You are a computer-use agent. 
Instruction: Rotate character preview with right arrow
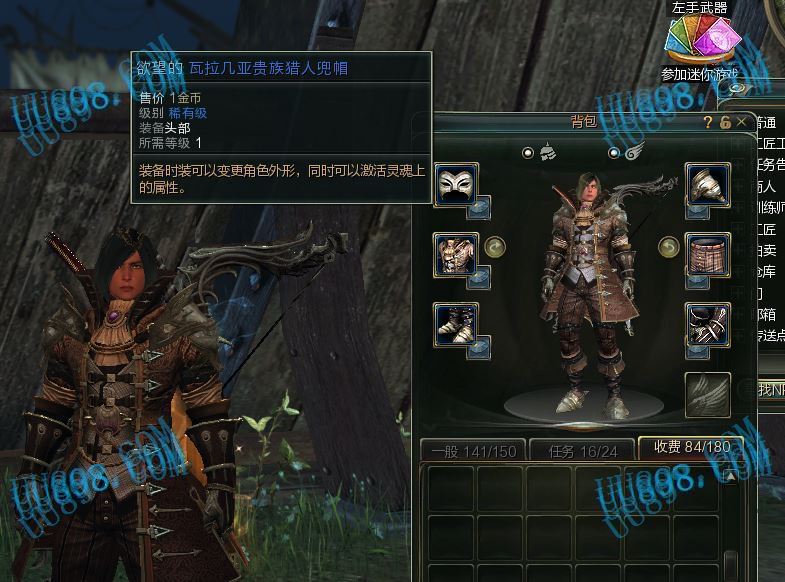tap(667, 246)
